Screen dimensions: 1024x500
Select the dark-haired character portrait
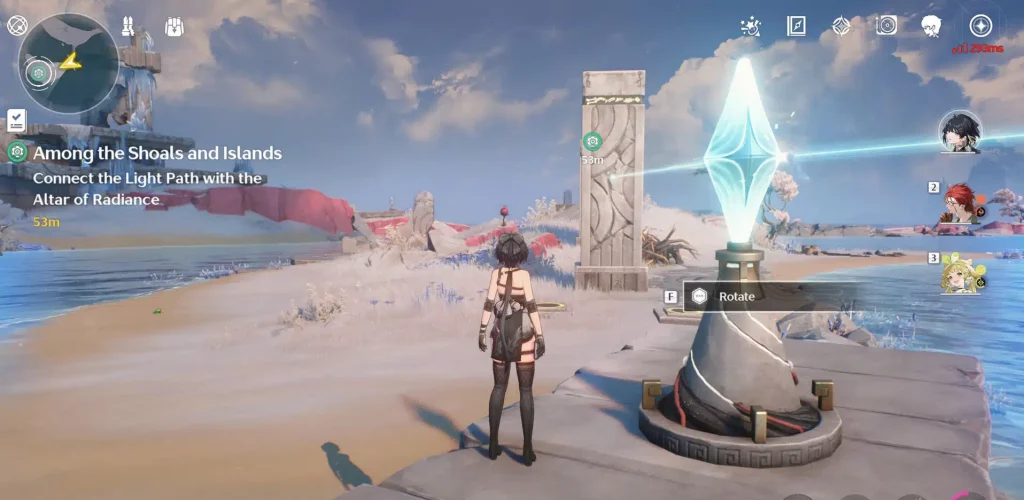point(960,132)
